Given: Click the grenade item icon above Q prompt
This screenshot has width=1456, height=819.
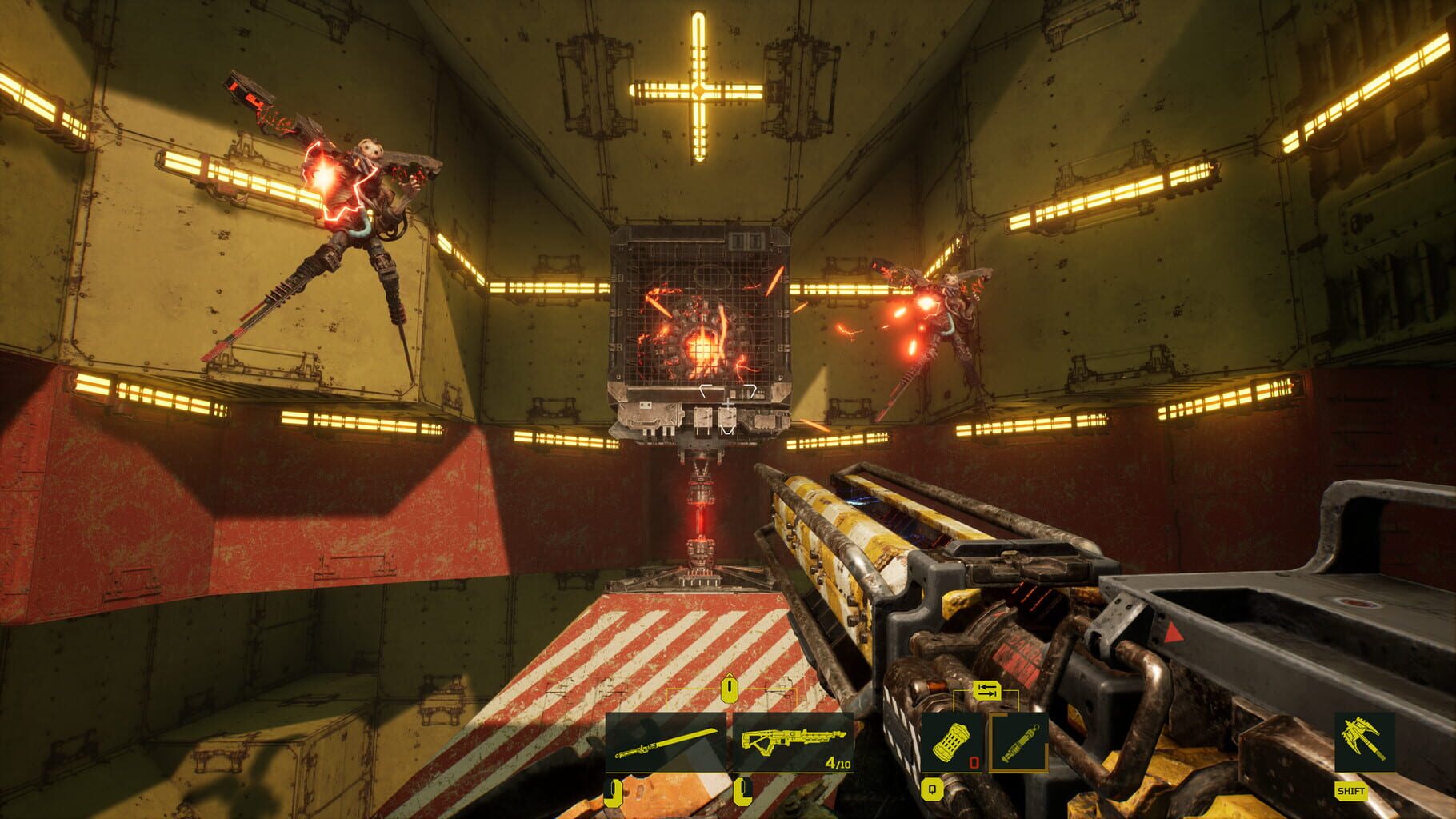Looking at the screenshot, I should point(950,743).
